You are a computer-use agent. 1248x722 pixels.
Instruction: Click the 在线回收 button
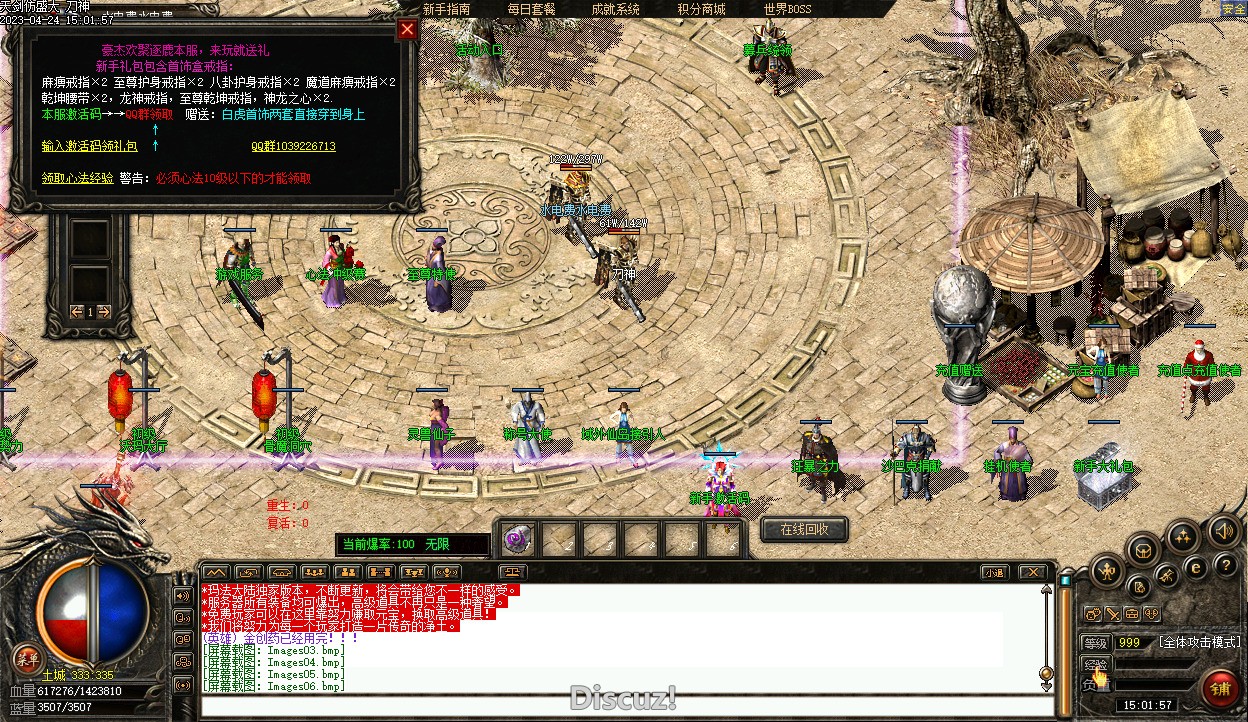coord(804,529)
